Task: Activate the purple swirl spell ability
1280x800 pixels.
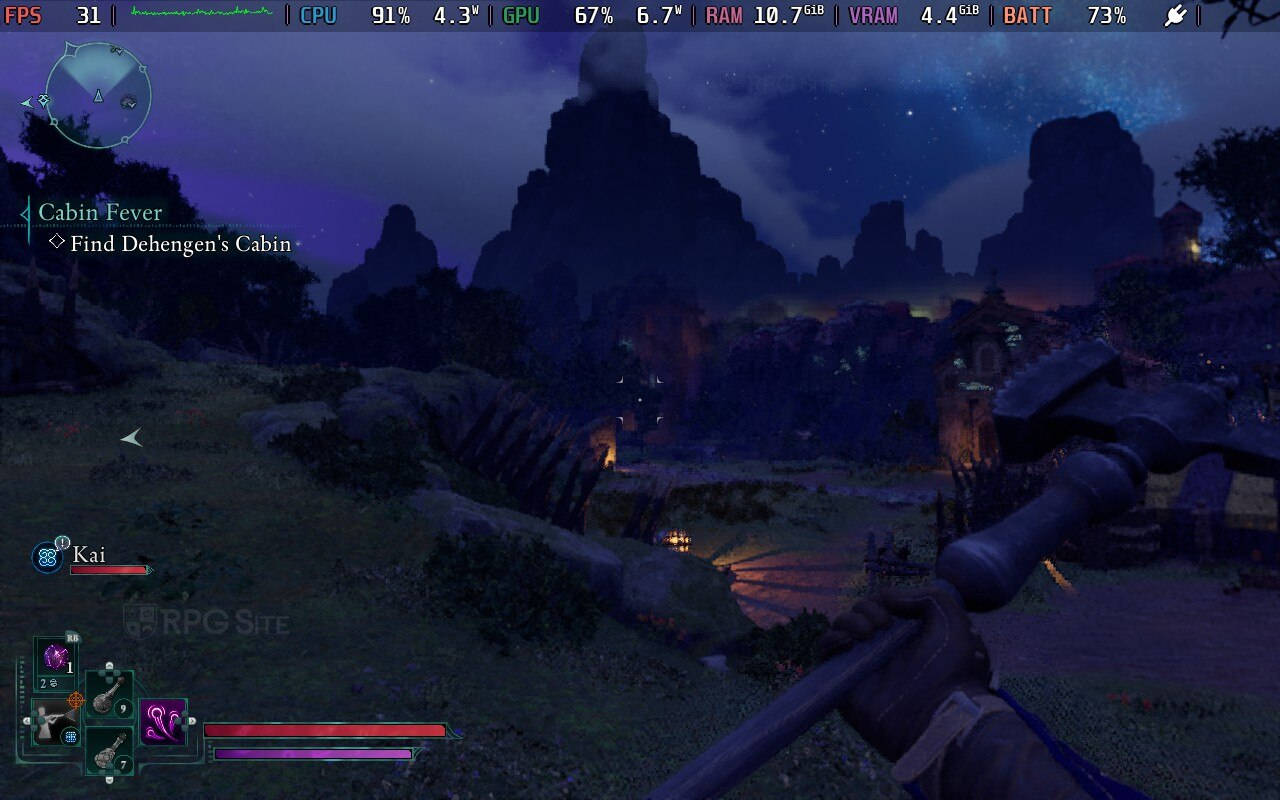Action: pos(162,722)
